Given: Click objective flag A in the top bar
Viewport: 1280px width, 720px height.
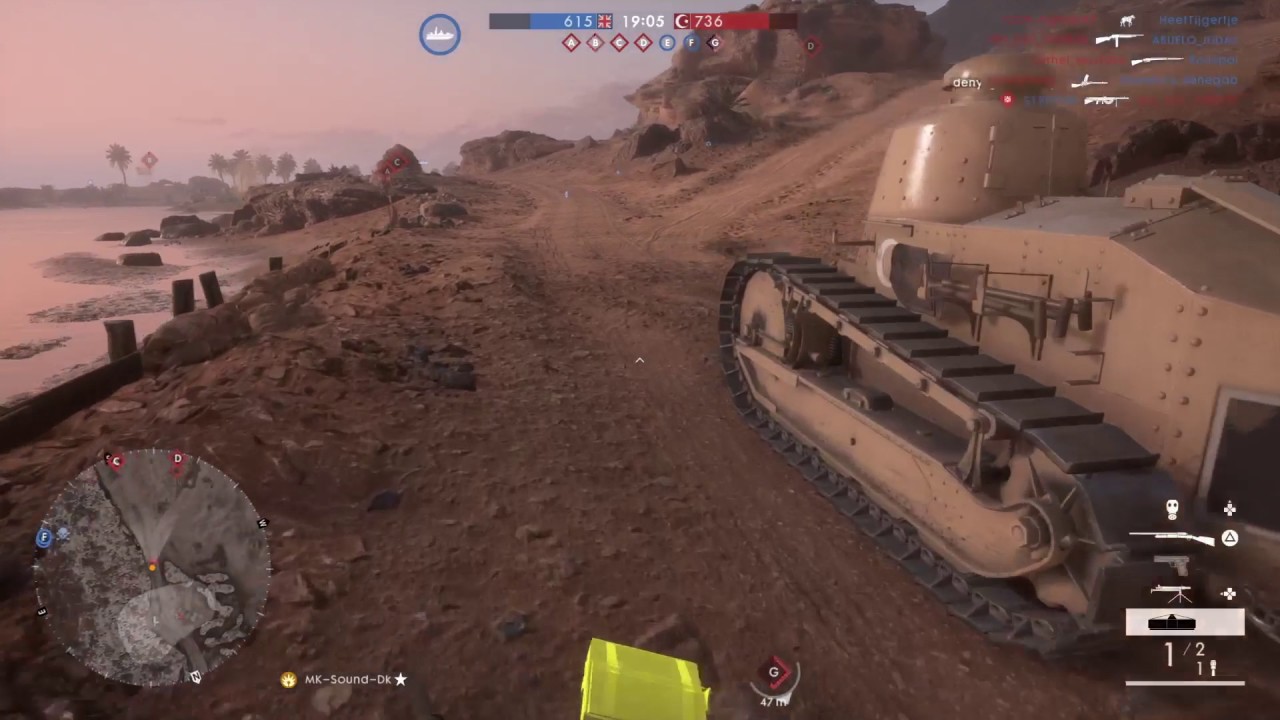Looking at the screenshot, I should tap(571, 43).
